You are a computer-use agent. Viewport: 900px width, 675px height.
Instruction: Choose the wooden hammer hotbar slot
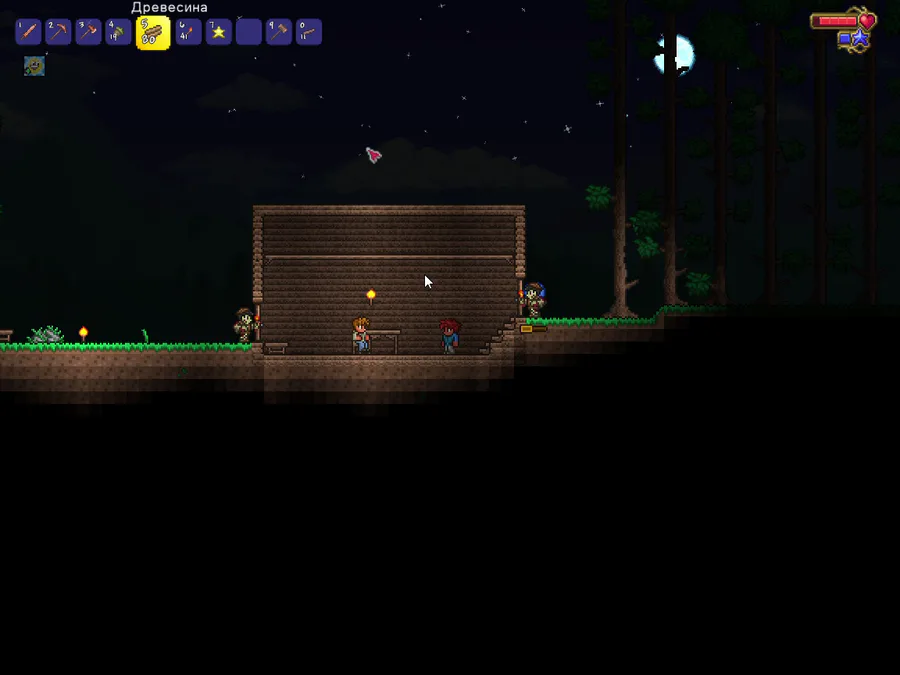click(279, 32)
